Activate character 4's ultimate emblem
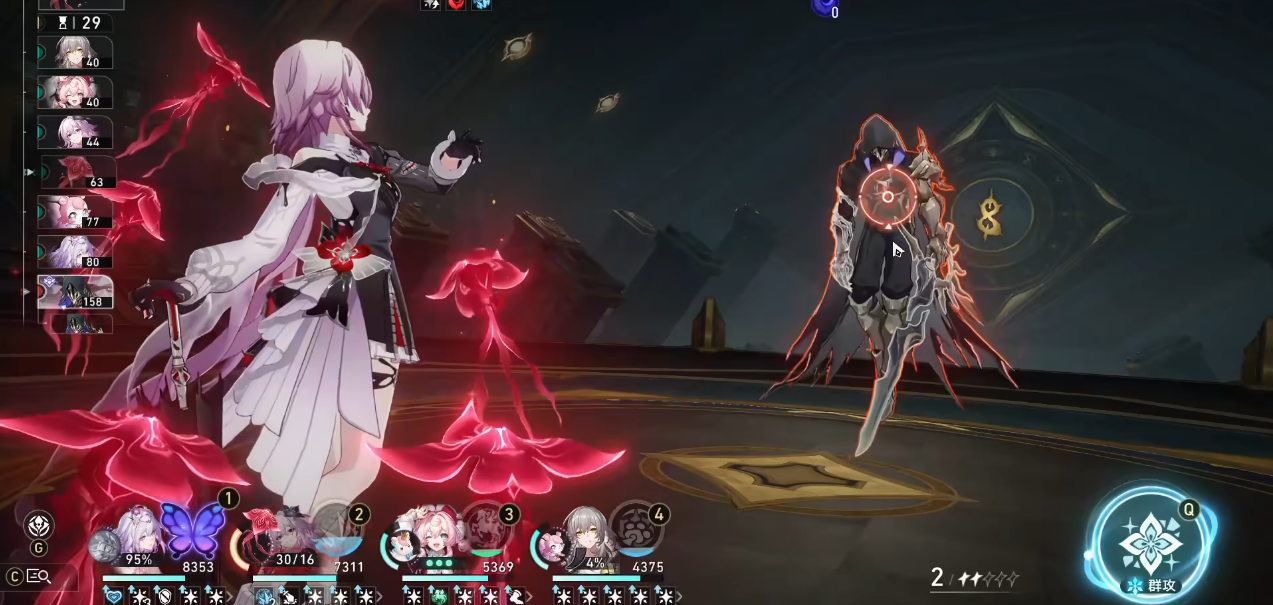Viewport: 1273px width, 605px height. [637, 528]
